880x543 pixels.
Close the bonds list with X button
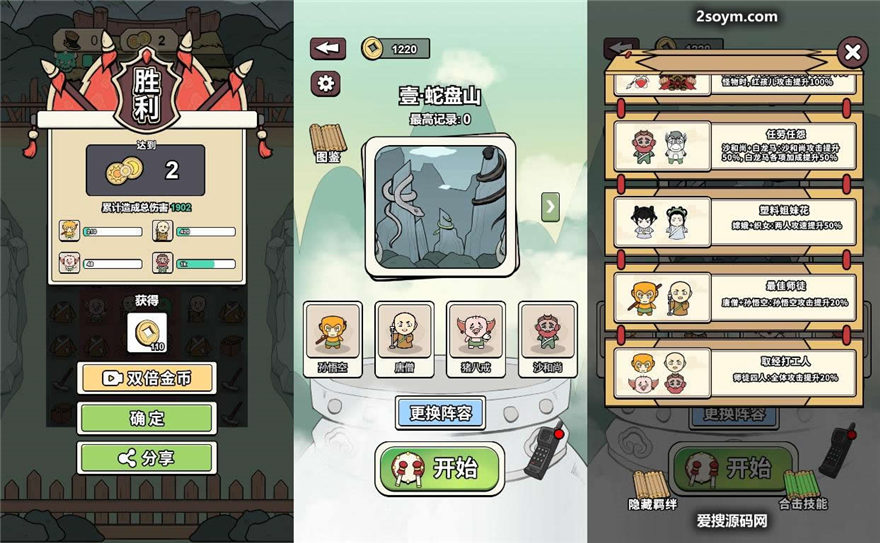852,52
